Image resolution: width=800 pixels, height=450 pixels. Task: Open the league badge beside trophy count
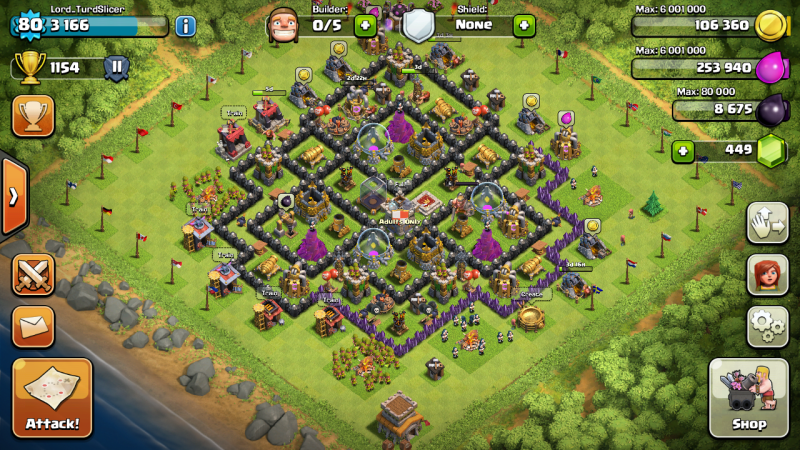(116, 68)
